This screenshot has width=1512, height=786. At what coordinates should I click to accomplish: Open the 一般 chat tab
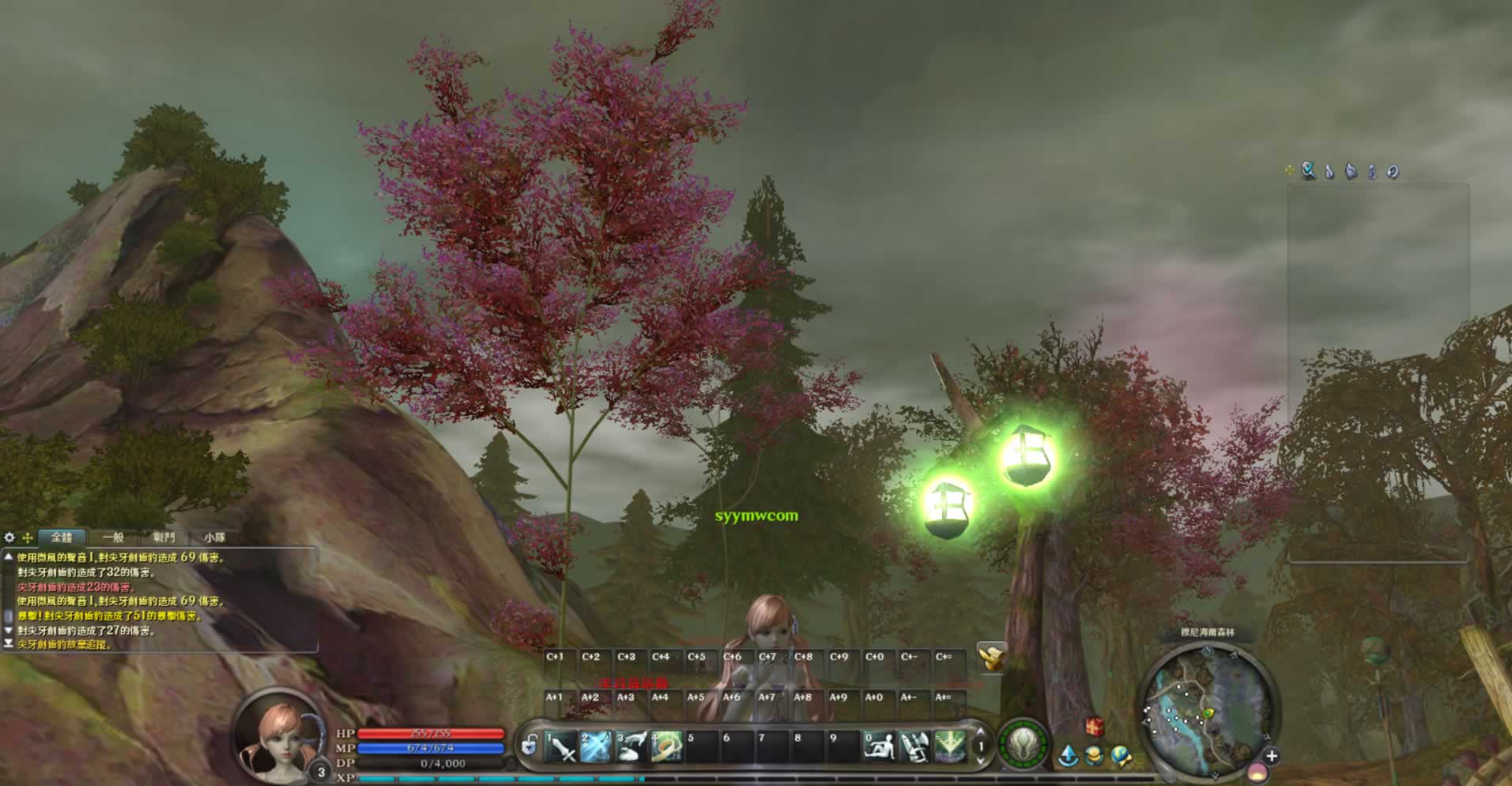(113, 538)
